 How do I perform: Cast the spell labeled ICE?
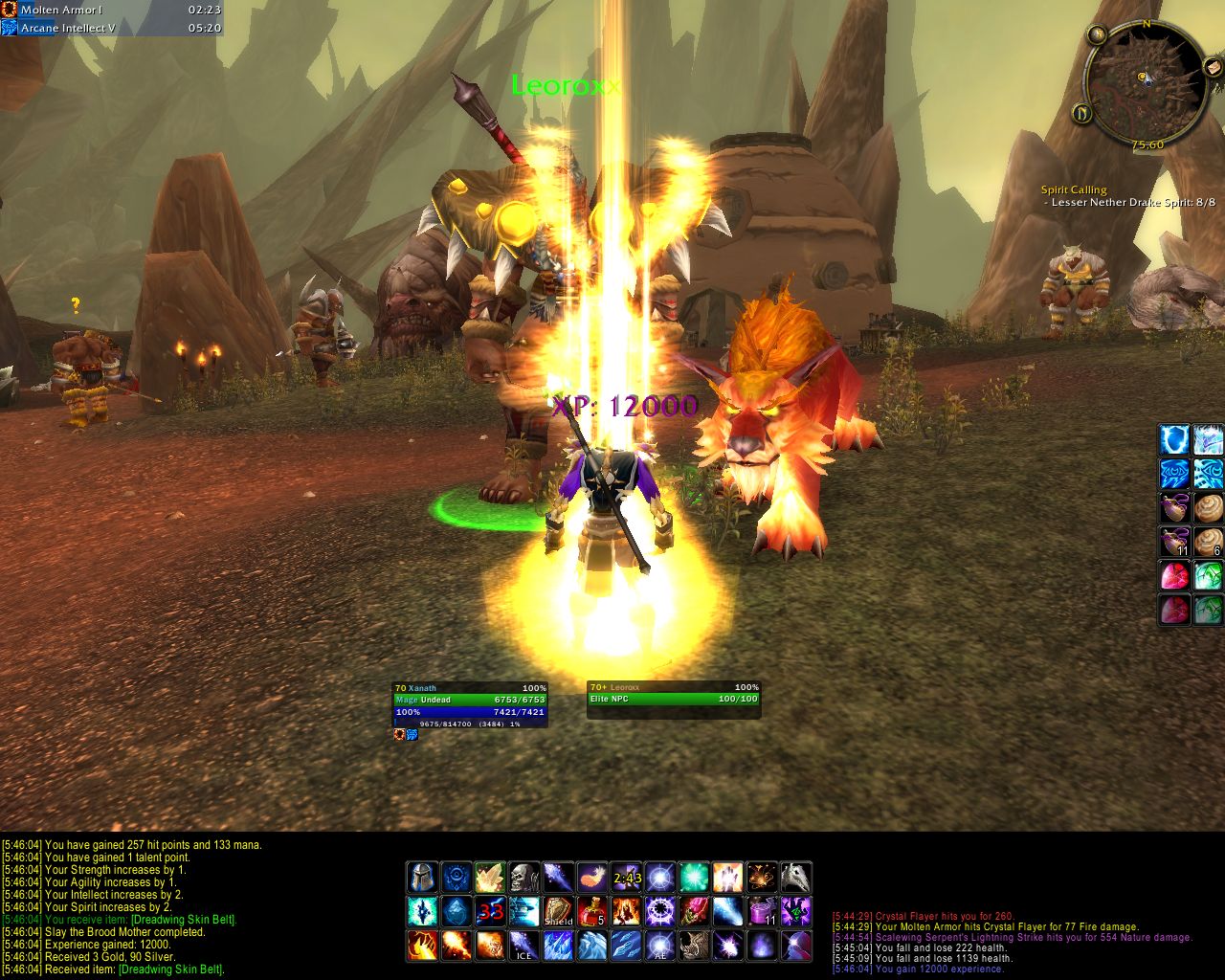[x=524, y=946]
